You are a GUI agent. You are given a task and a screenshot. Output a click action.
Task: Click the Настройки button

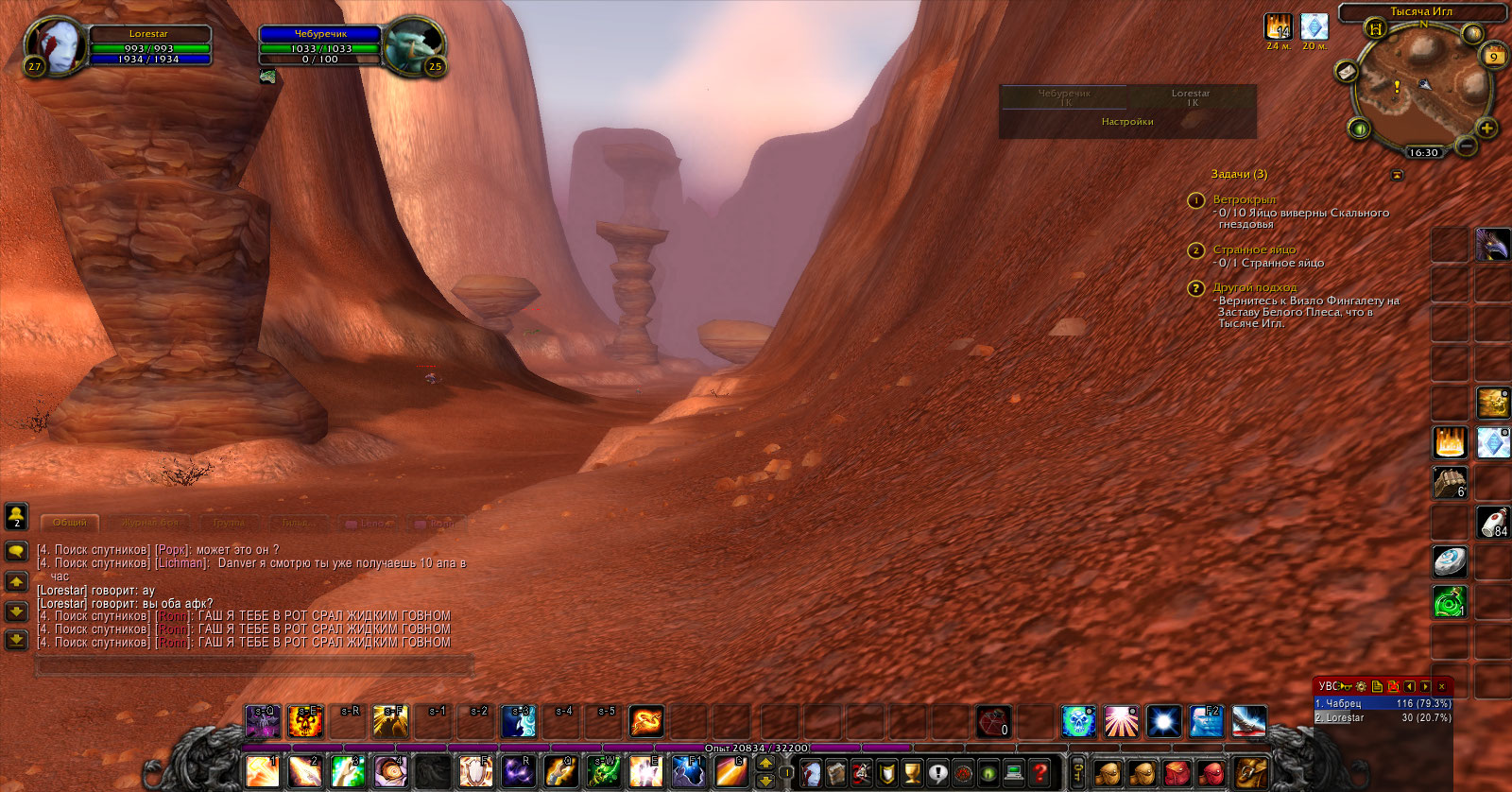1127,122
